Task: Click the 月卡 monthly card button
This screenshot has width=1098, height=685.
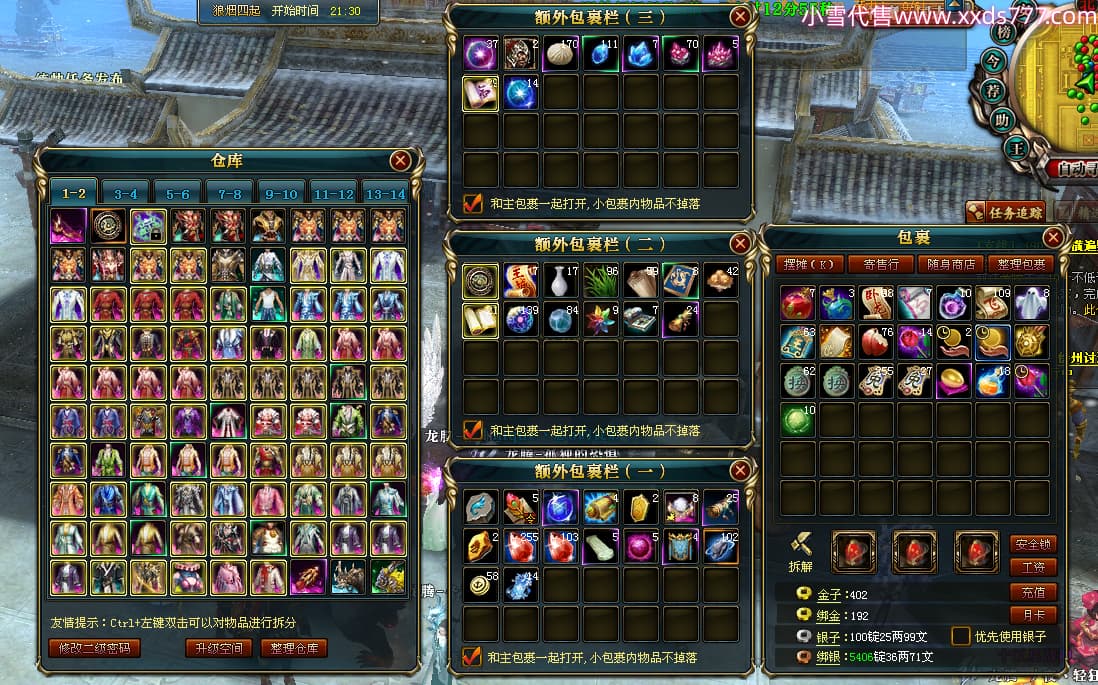Action: [1033, 615]
